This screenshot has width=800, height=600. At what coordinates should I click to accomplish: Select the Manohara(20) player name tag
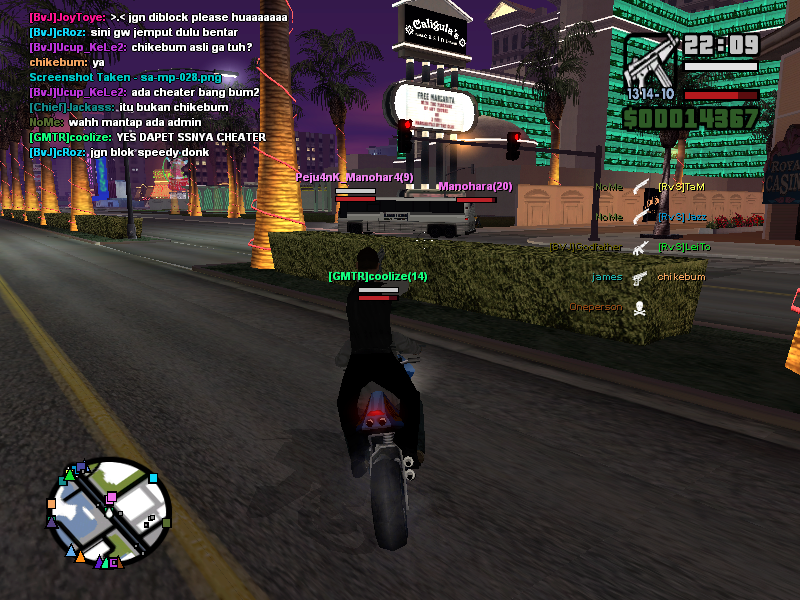point(475,186)
